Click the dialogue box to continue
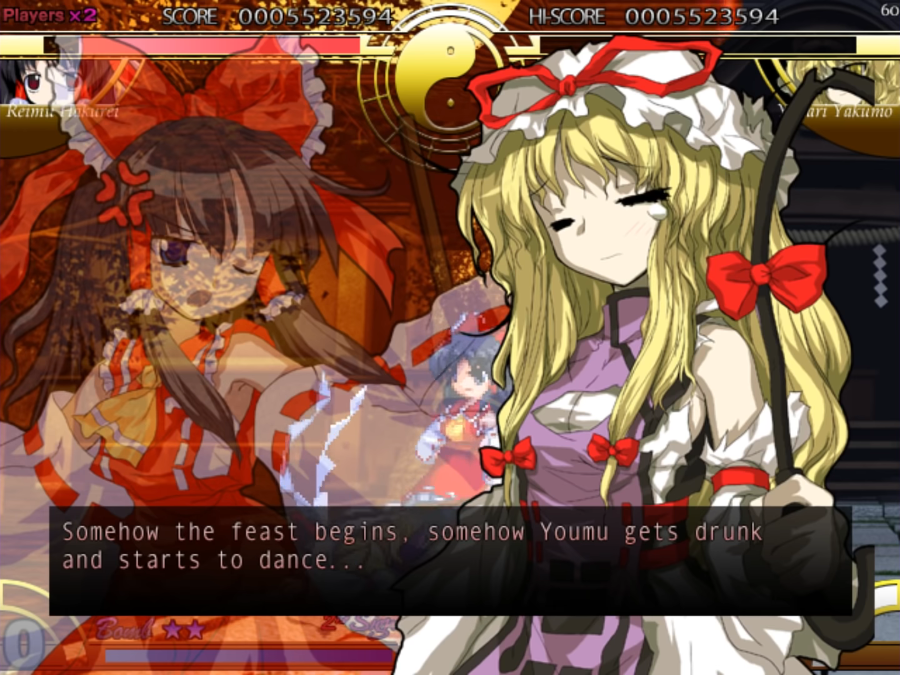Viewport: 900px width, 675px height. [450, 560]
